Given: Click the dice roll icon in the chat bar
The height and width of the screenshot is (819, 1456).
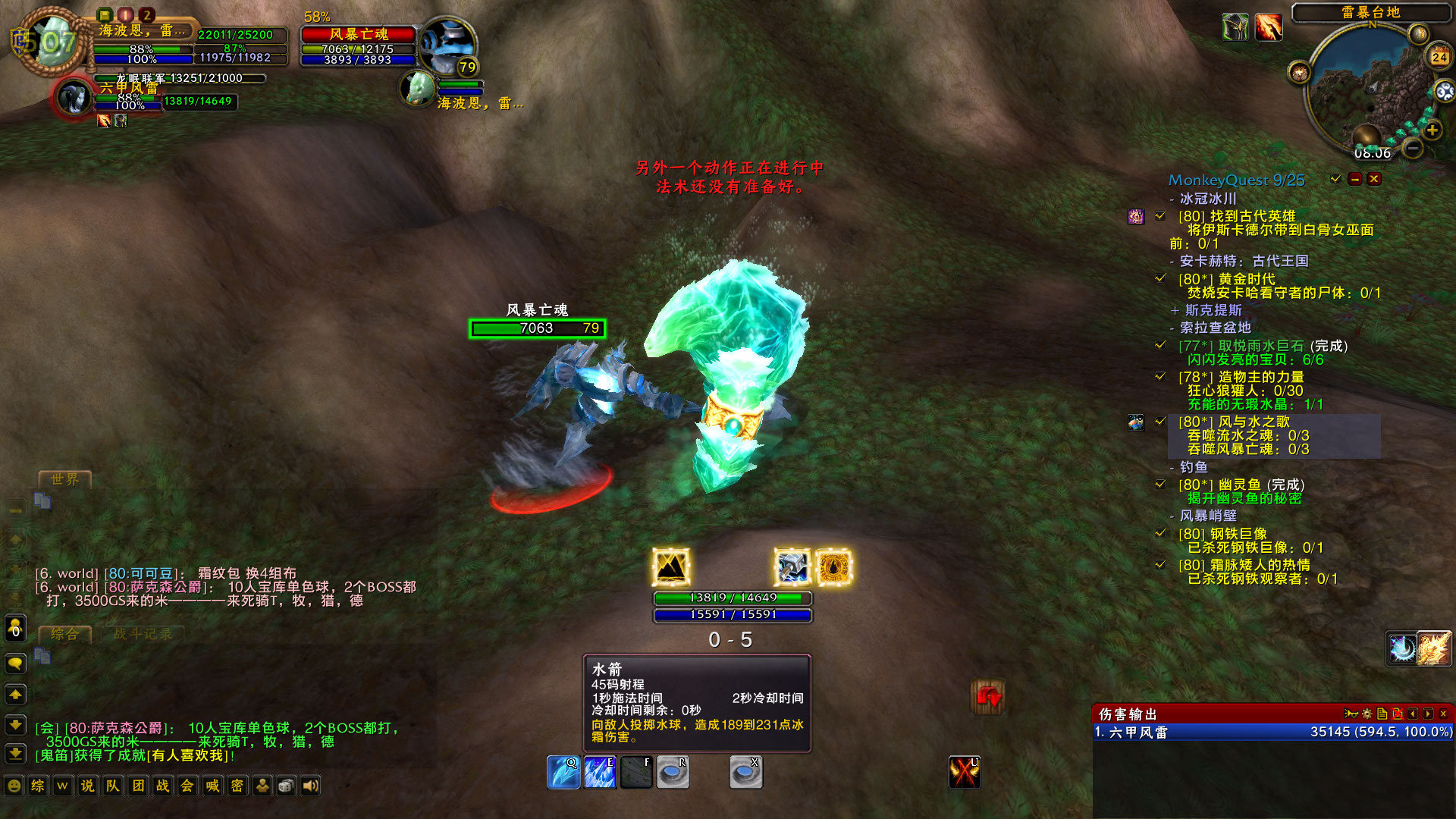Looking at the screenshot, I should click(x=286, y=786).
